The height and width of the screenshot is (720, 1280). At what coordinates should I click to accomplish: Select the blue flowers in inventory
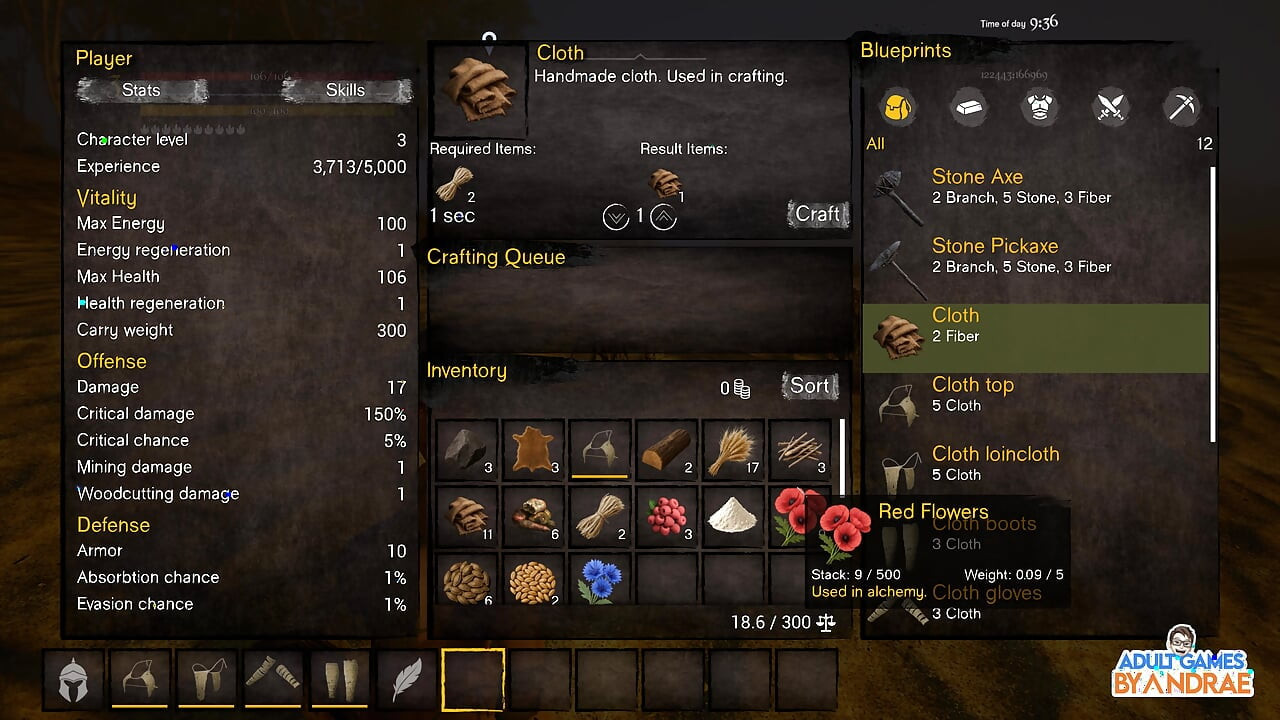[x=599, y=582]
